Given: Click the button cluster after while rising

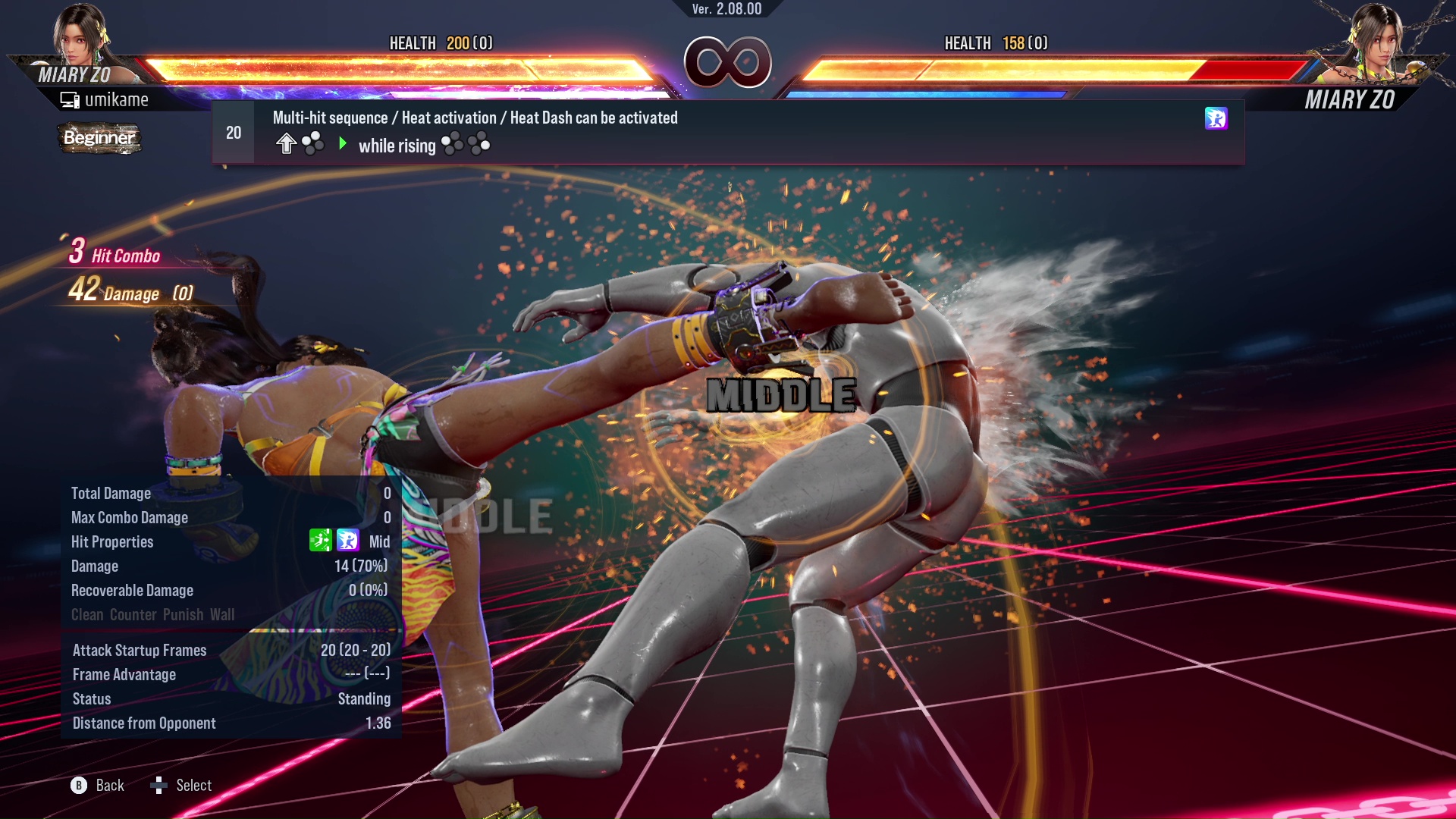Looking at the screenshot, I should (x=466, y=144).
